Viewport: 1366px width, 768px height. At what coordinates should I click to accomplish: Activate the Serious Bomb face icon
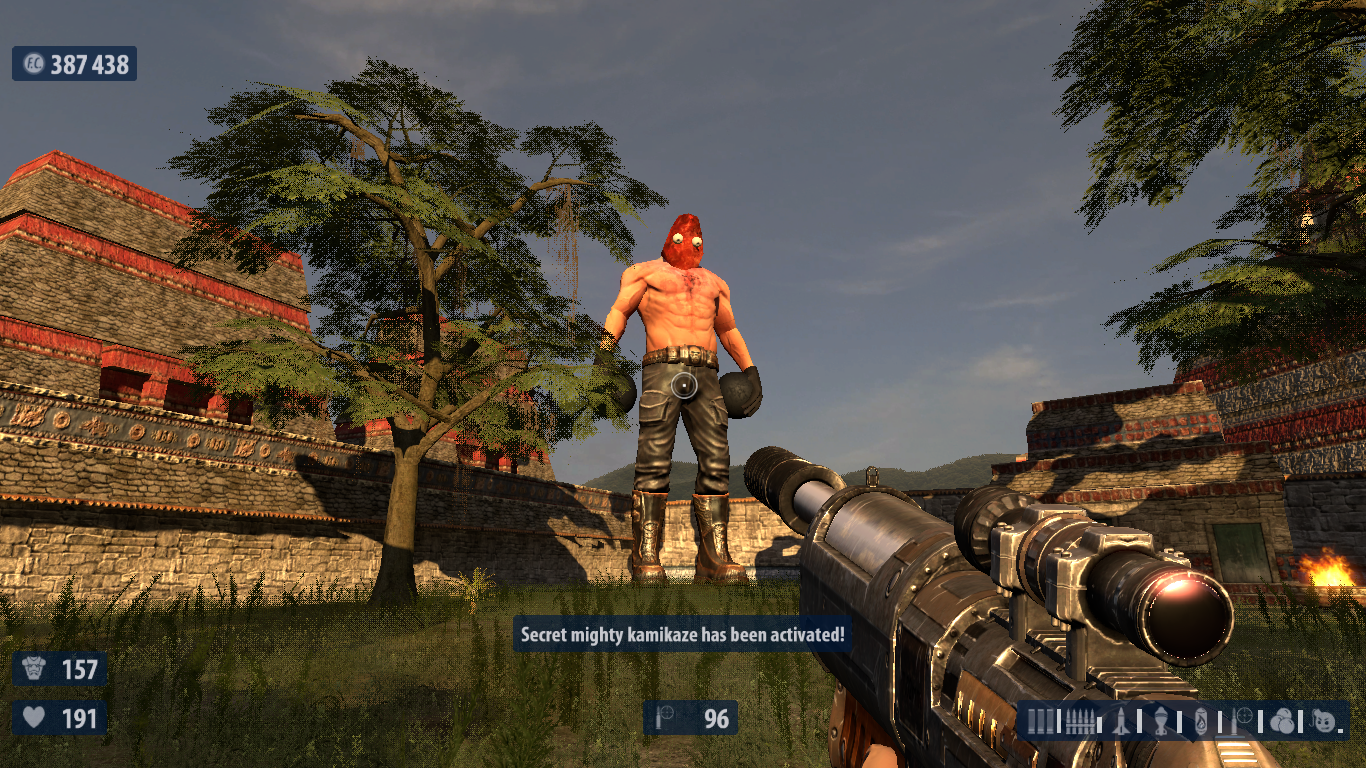click(x=1324, y=721)
